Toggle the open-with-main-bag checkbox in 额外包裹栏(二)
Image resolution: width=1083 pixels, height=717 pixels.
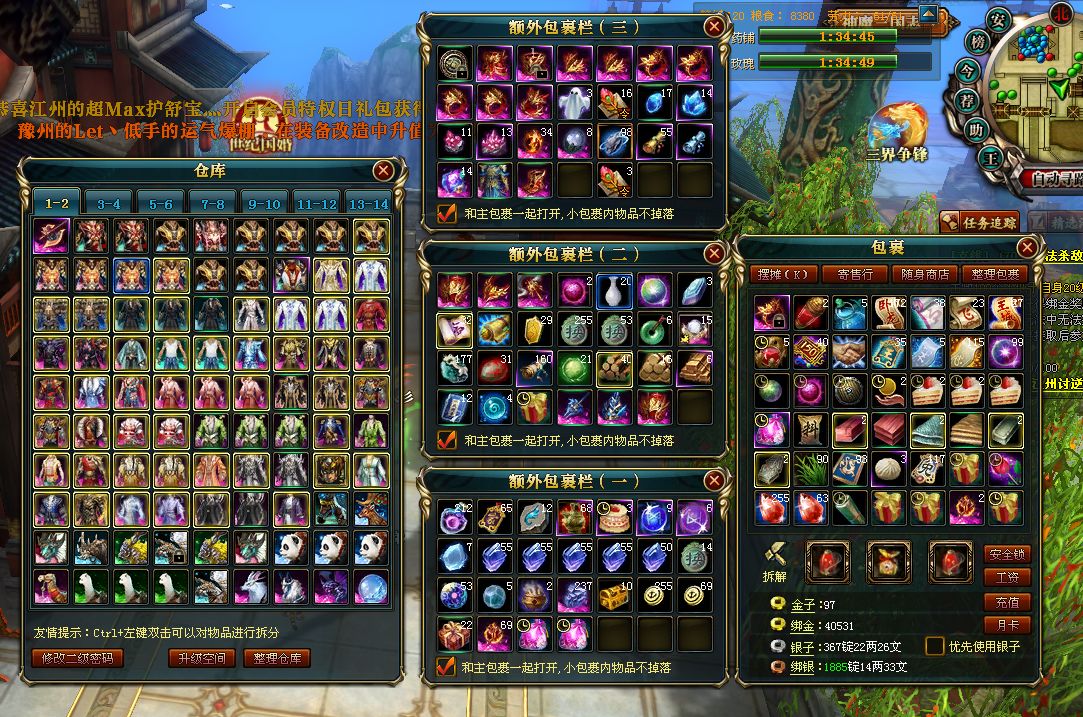pyautogui.click(x=447, y=439)
